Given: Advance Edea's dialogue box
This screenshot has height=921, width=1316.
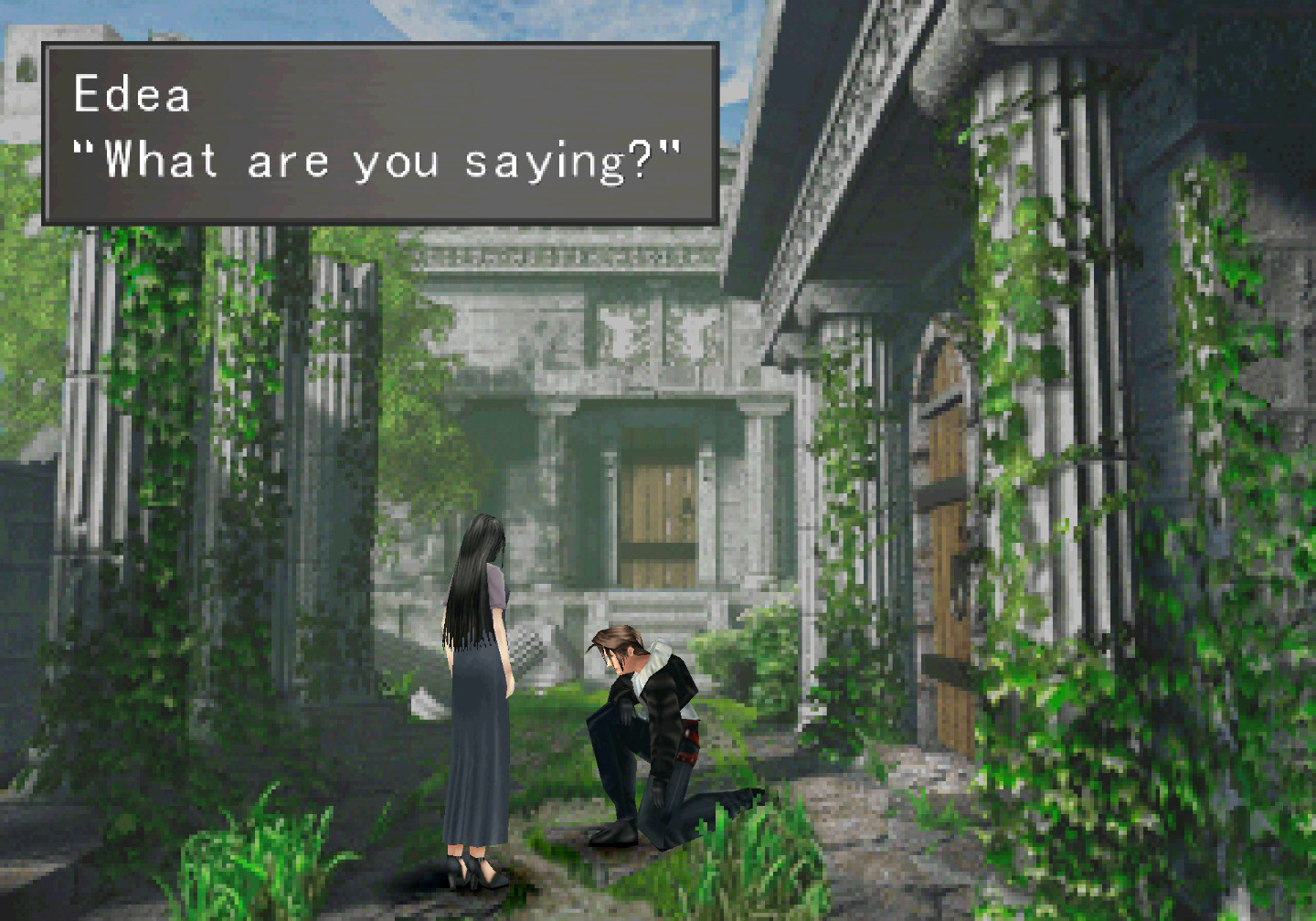Looking at the screenshot, I should coord(380,133).
